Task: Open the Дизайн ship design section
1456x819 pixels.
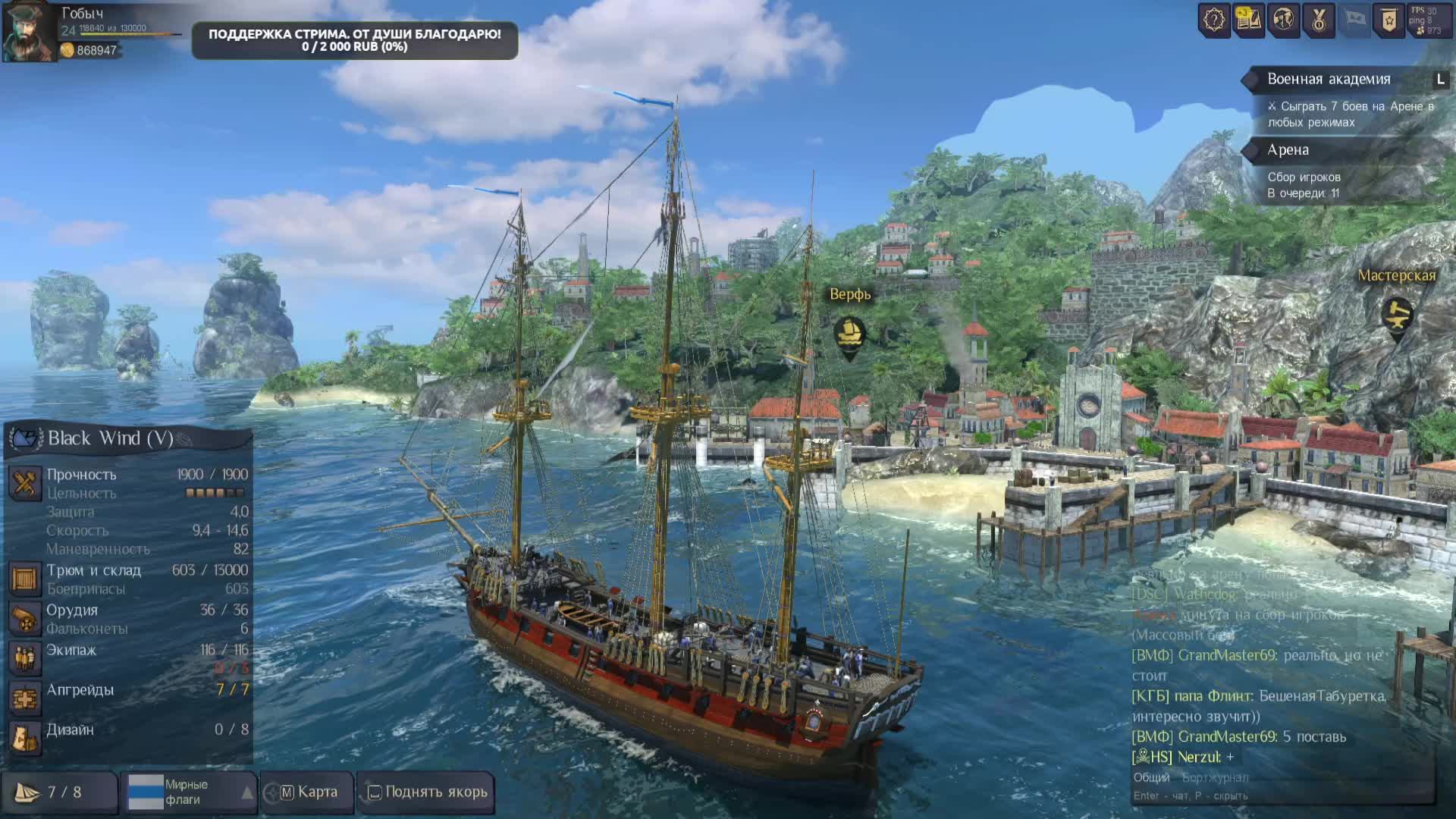Action: [70, 730]
